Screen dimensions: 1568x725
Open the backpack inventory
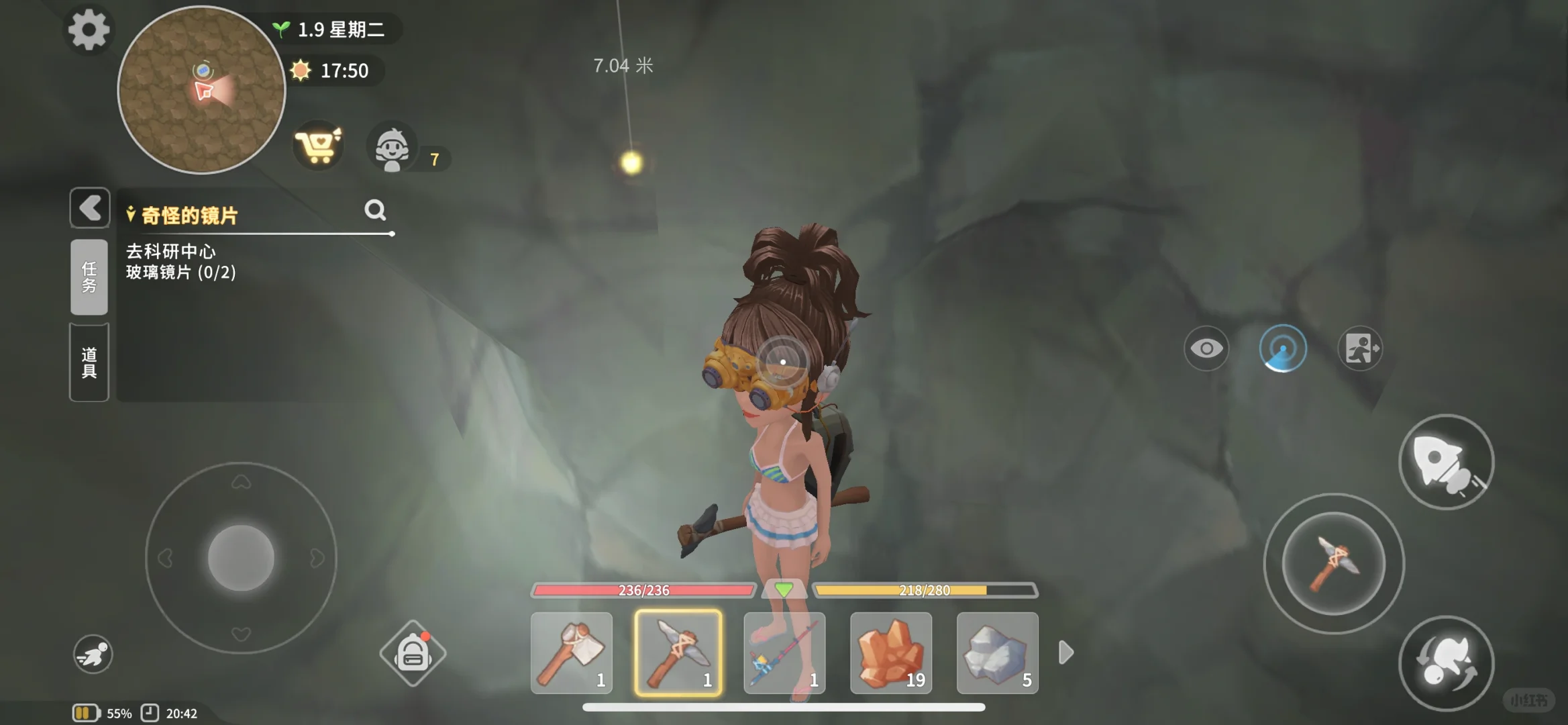point(413,653)
